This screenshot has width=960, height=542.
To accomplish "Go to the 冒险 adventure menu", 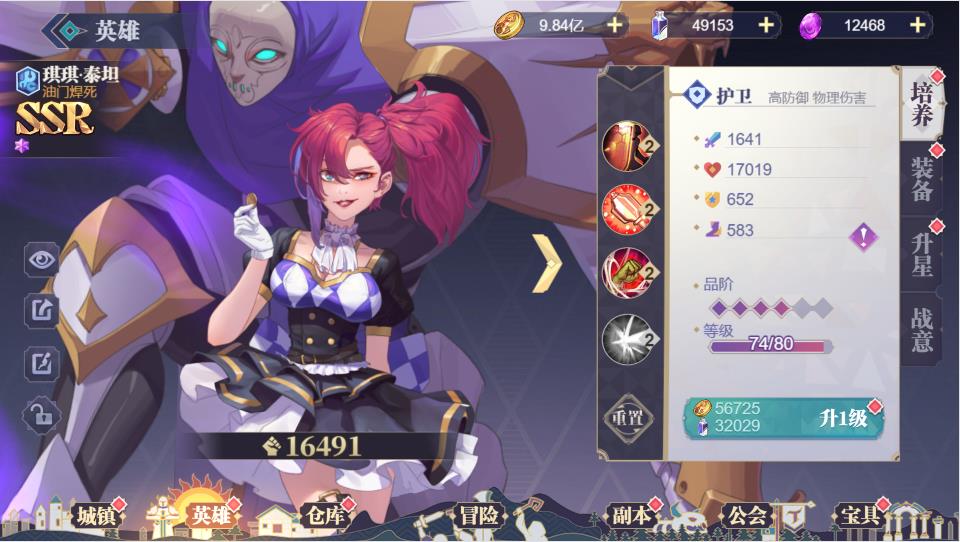I will click(478, 516).
